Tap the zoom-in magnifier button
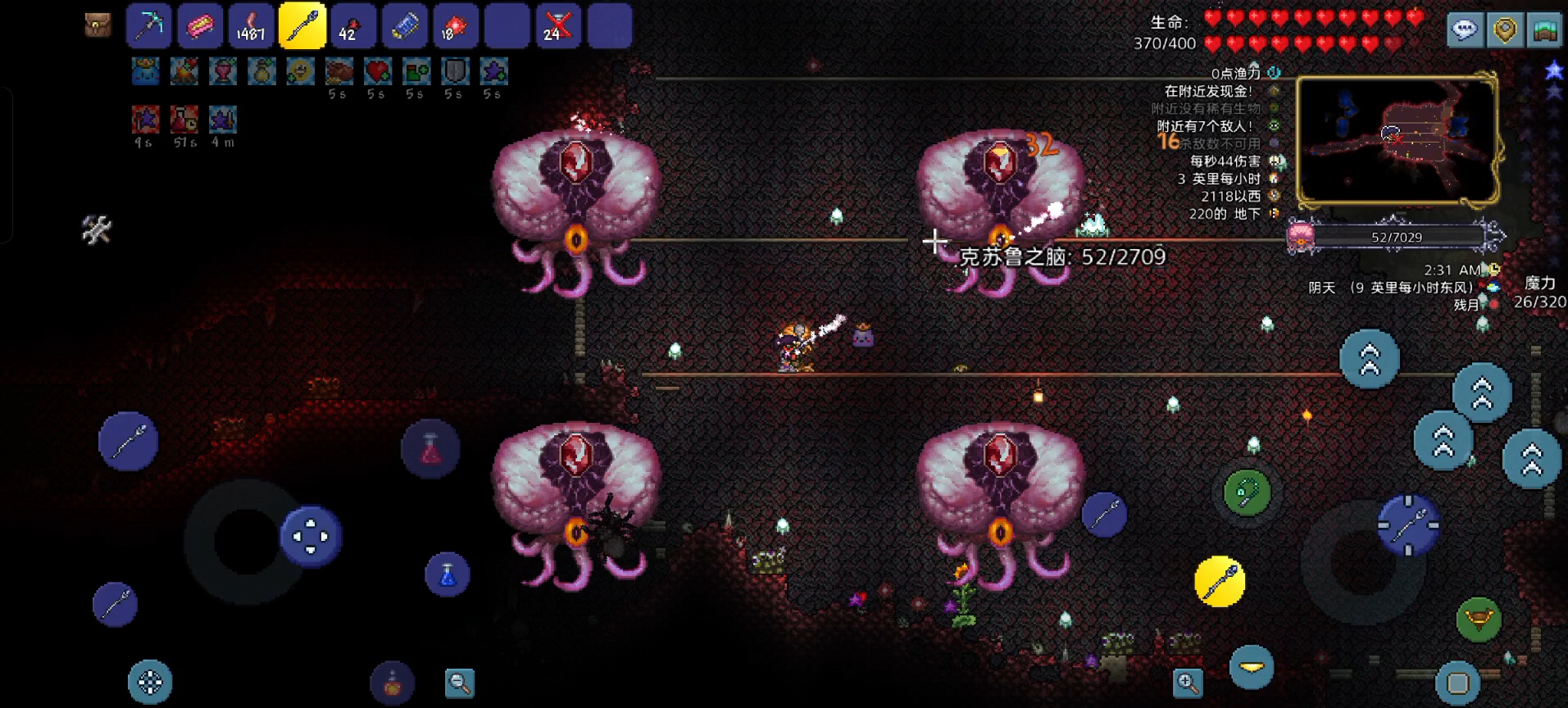The image size is (1568, 708). [1188, 682]
